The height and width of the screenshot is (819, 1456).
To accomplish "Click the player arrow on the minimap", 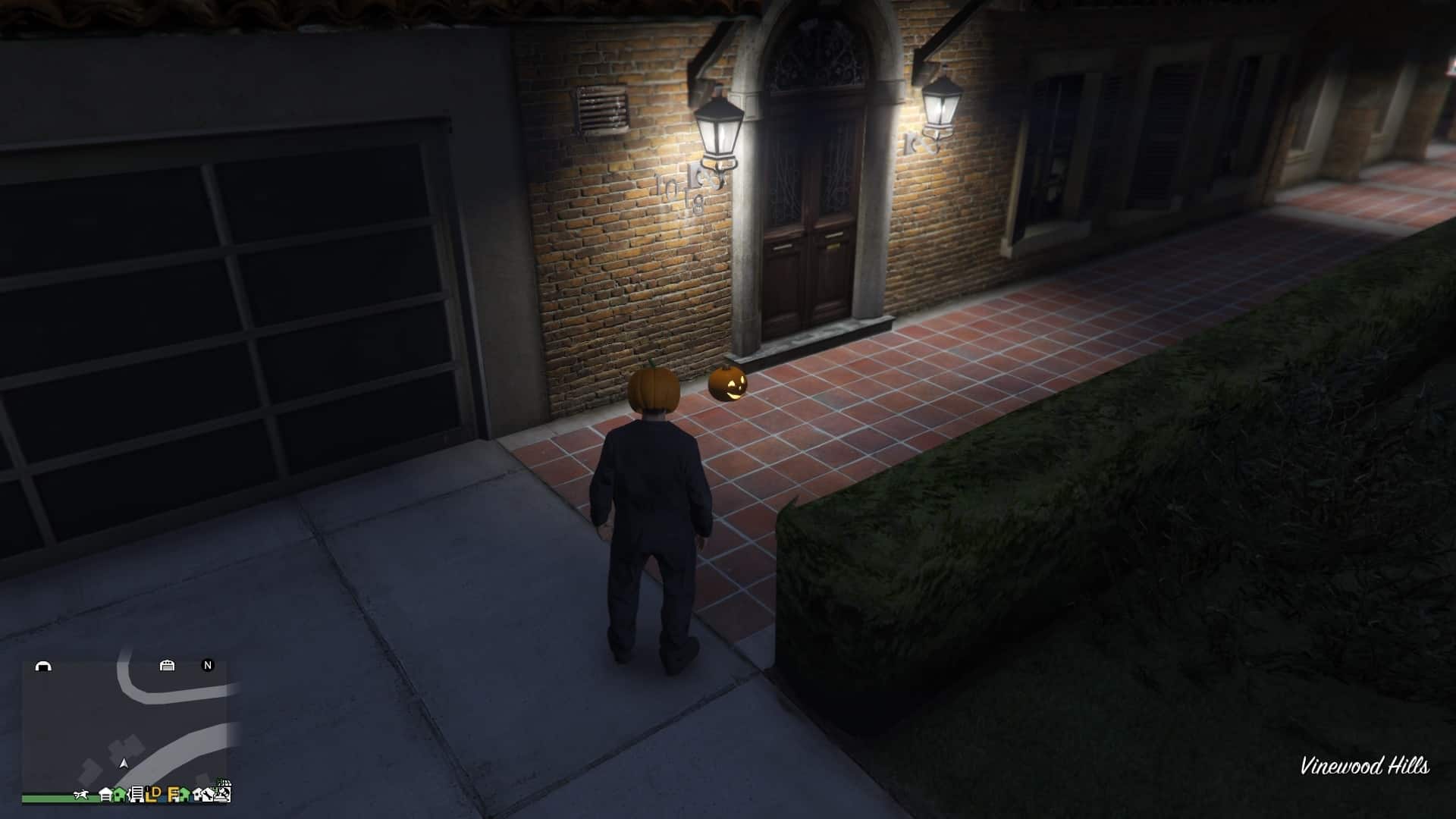I will point(124,764).
